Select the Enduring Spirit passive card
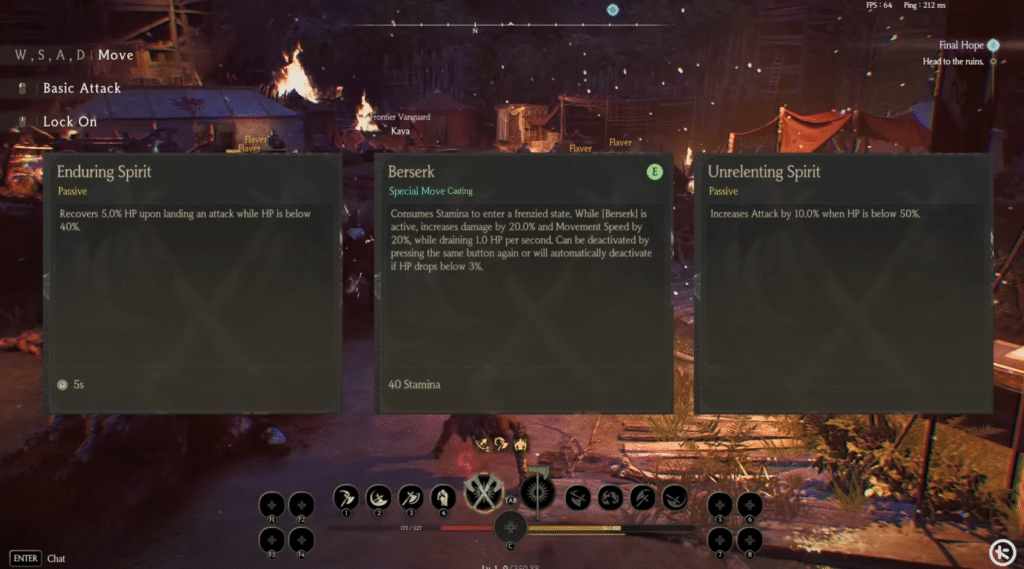Screen dimensions: 1024x569 [x=193, y=282]
